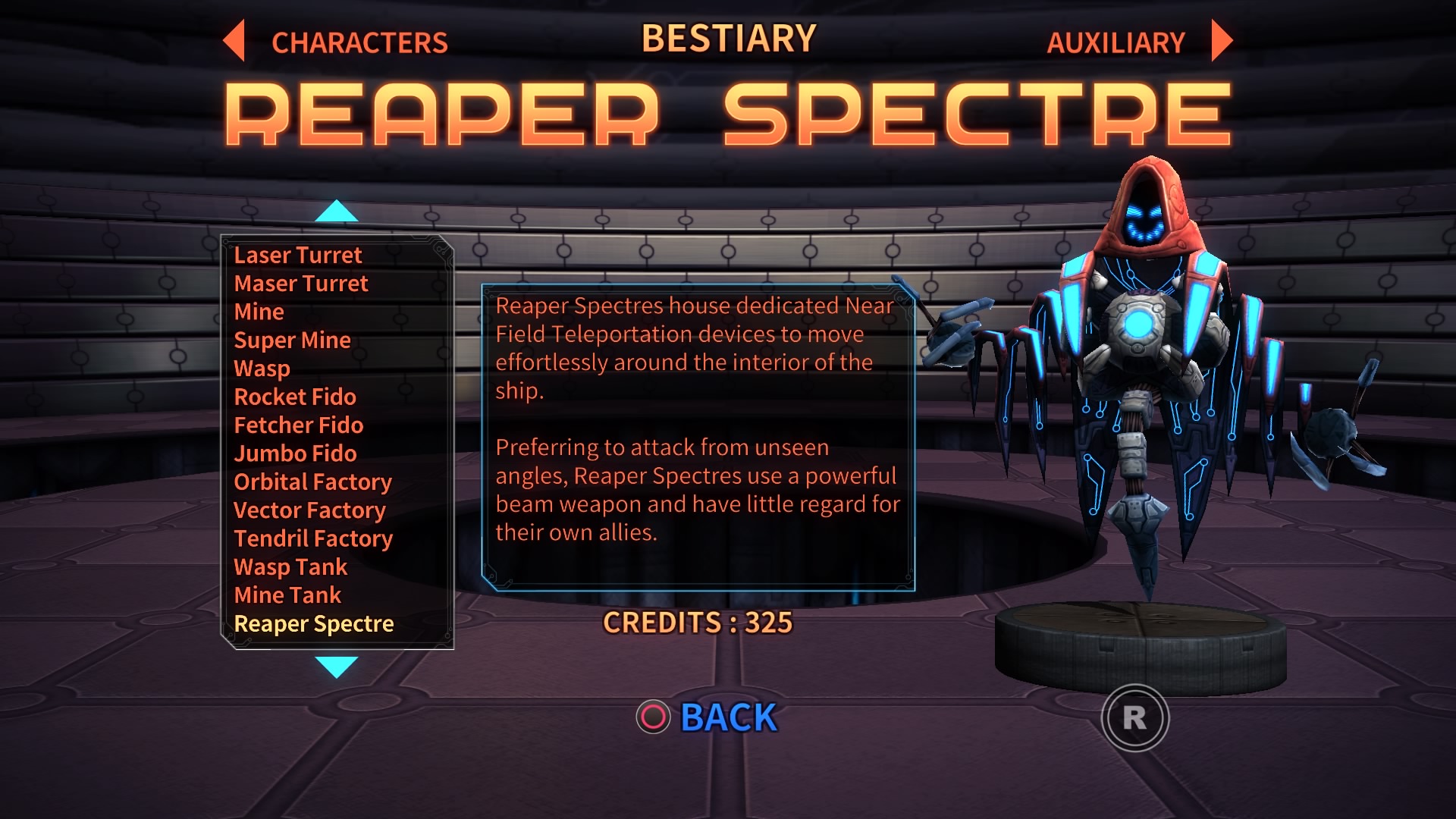Click the right arrow toward Auxiliary

(1220, 42)
